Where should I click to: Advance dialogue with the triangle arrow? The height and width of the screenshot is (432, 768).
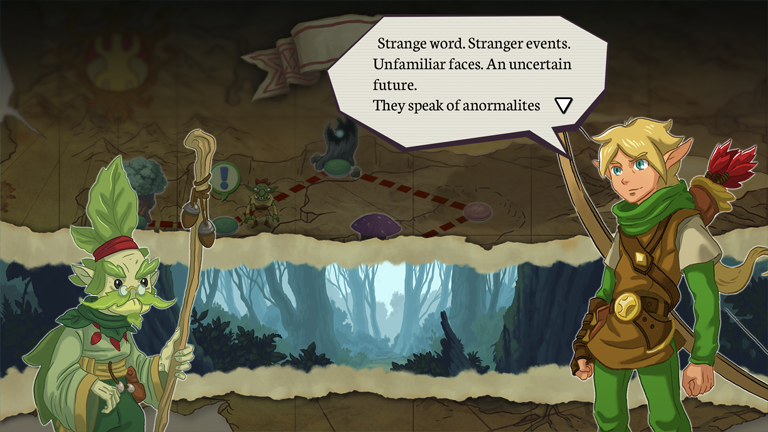pyautogui.click(x=564, y=105)
